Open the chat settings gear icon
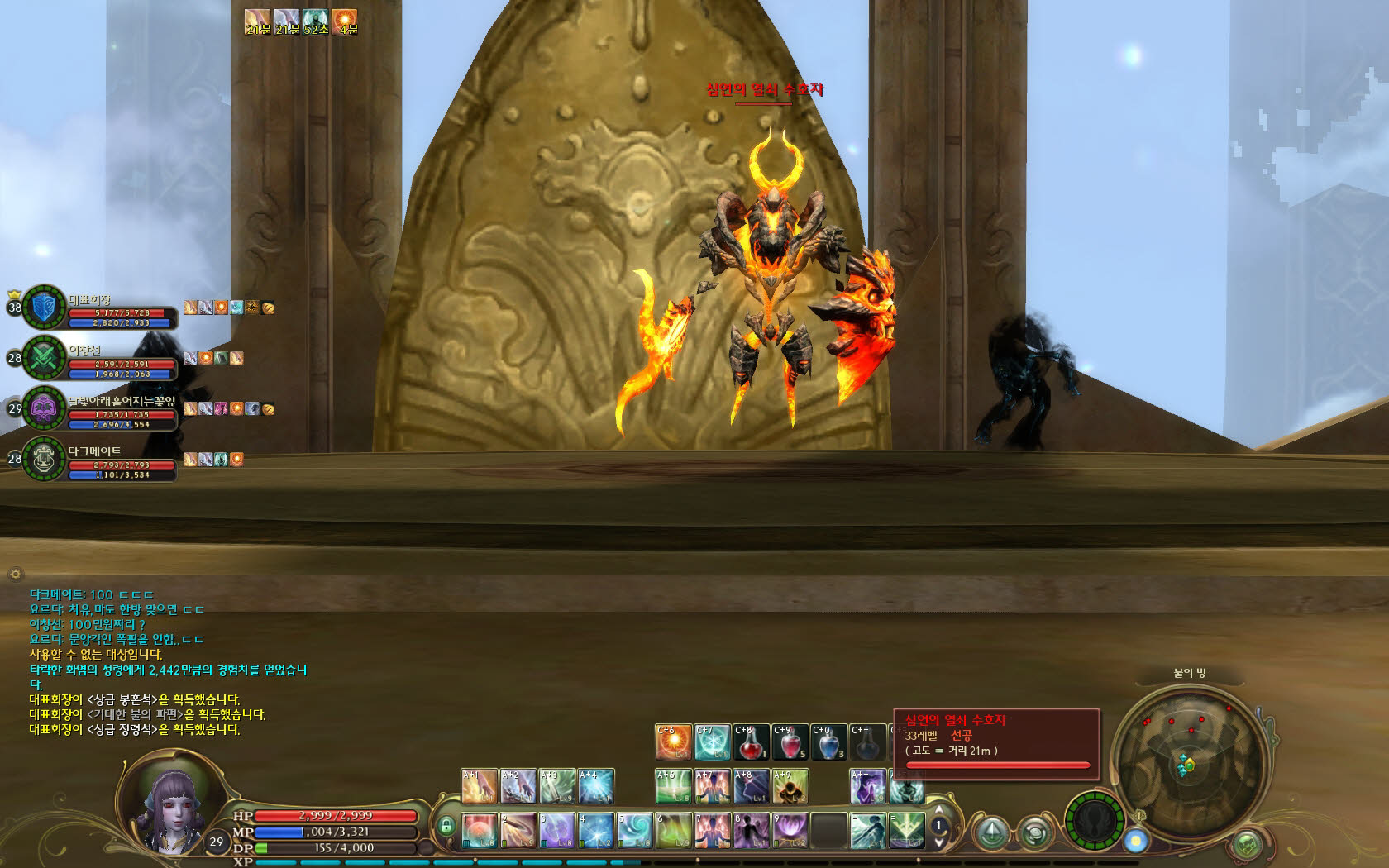 15,574
